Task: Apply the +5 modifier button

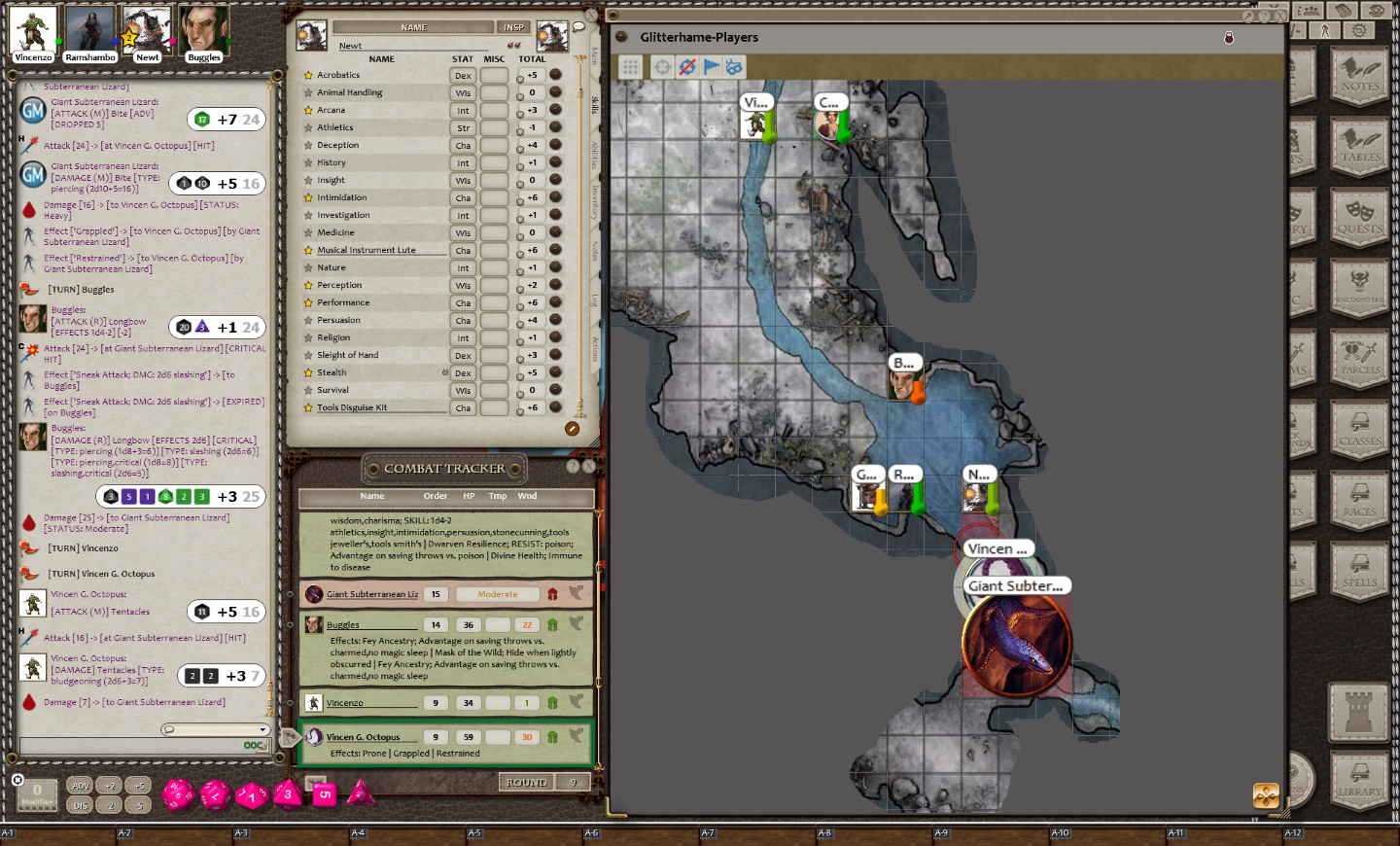Action: 139,786
